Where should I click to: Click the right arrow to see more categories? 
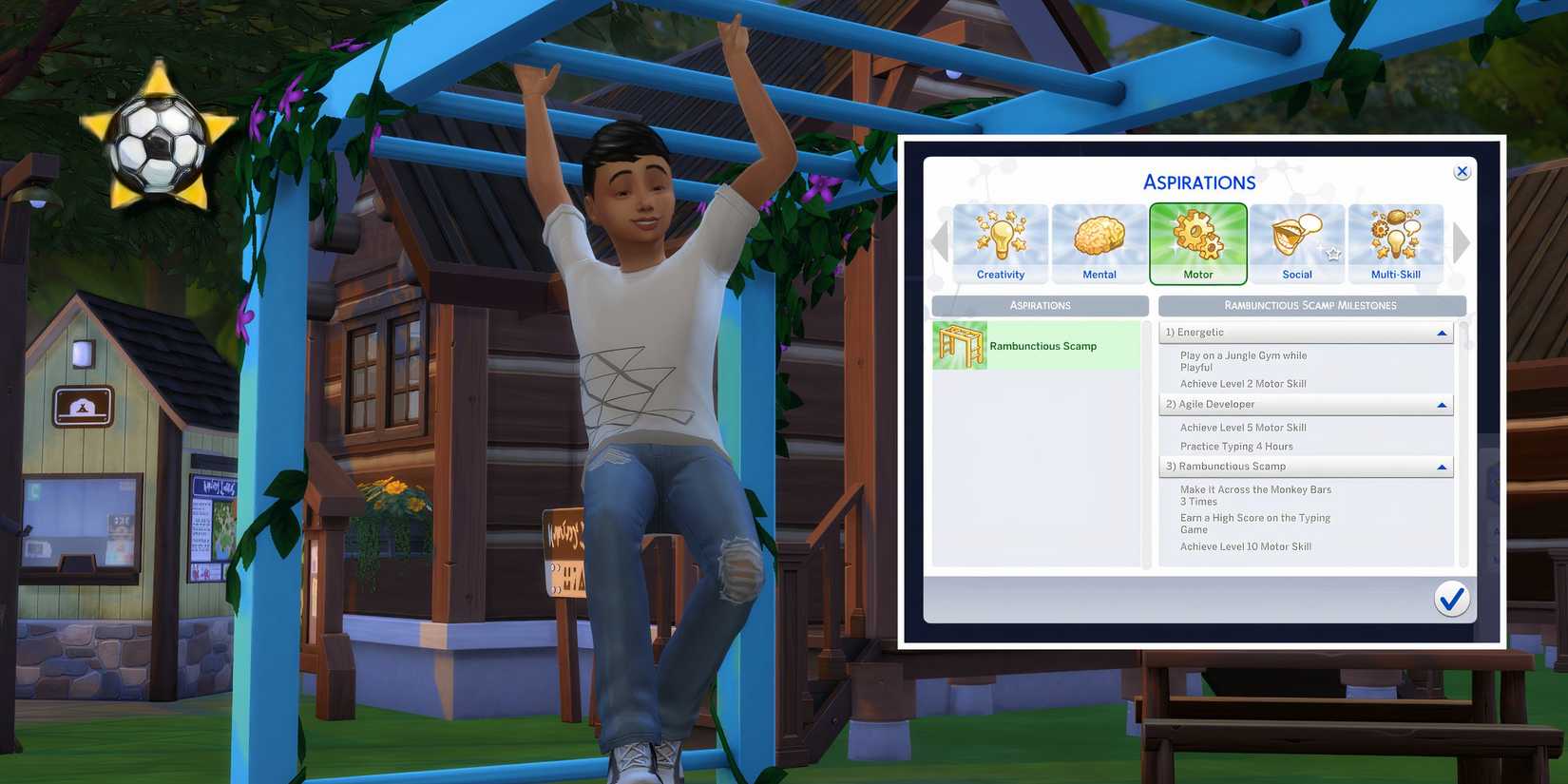click(1461, 242)
